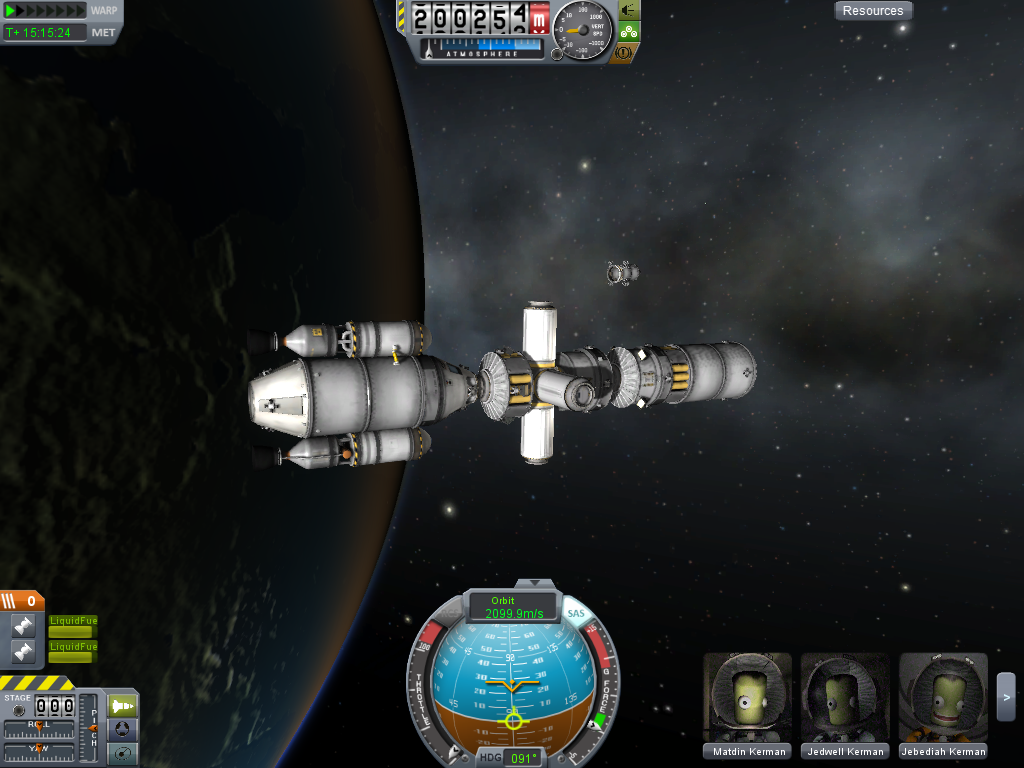Toggle the orange brakes button

[624, 52]
